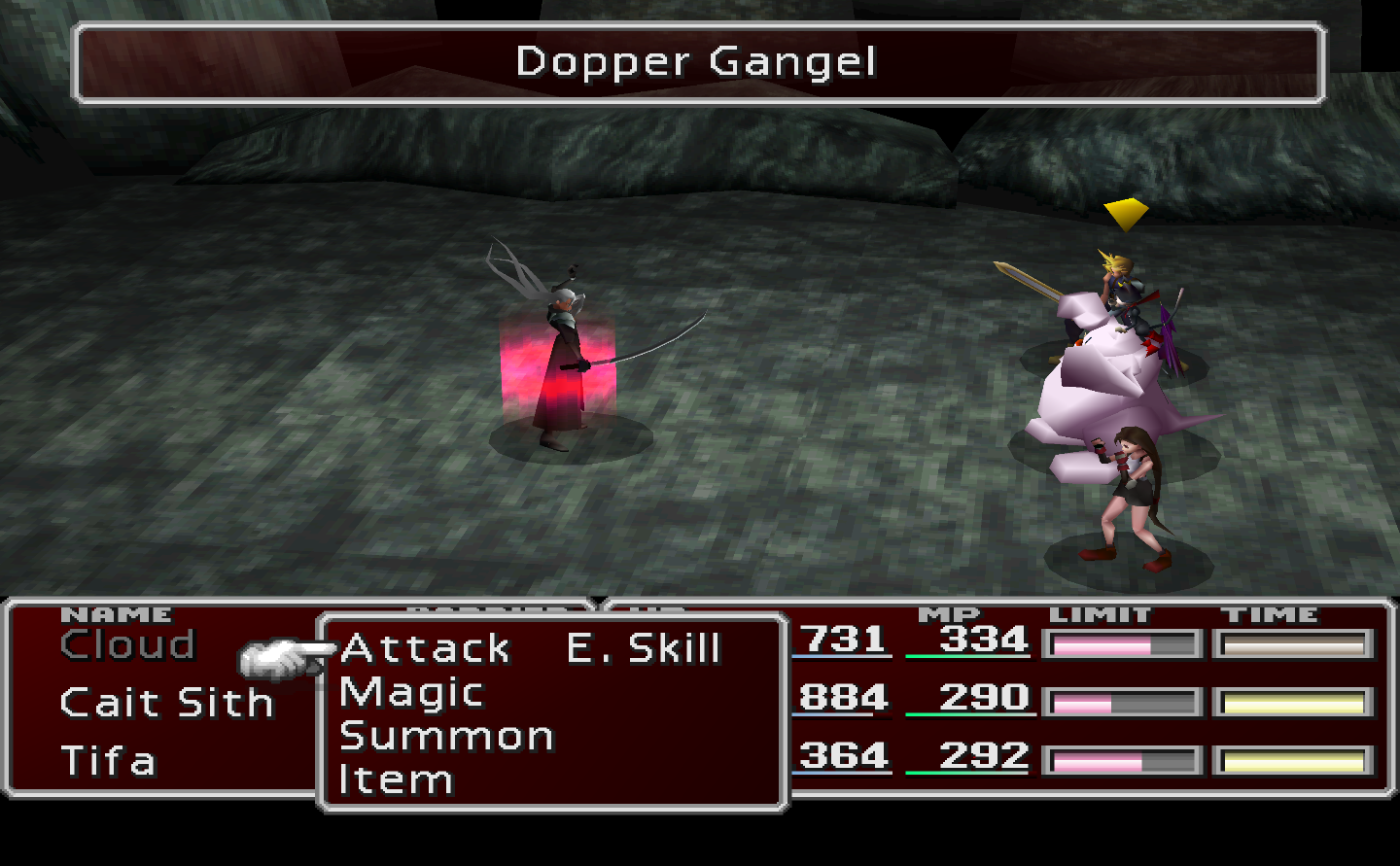Open the Summon command list
The image size is (1400, 866).
pyautogui.click(x=446, y=737)
